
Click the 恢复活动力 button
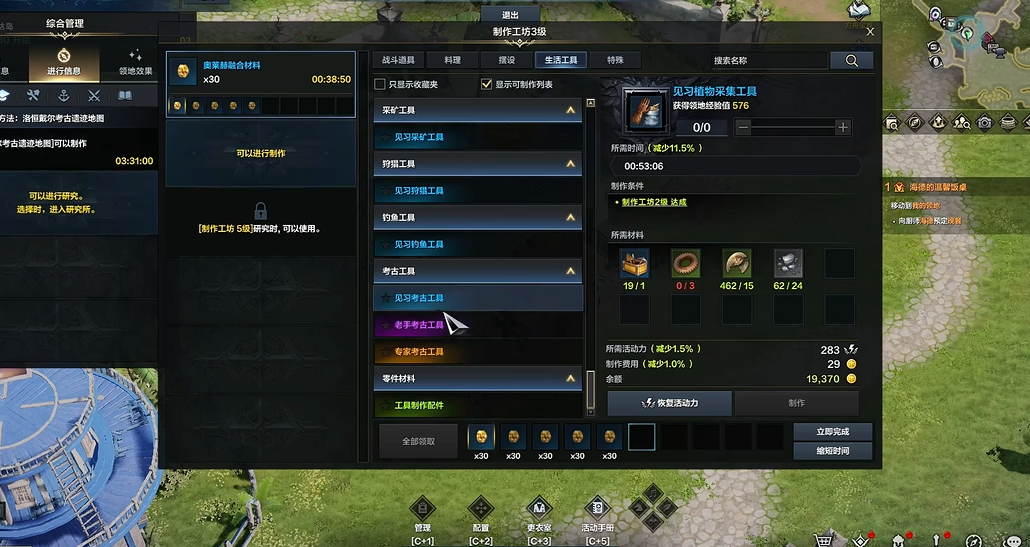pyautogui.click(x=670, y=403)
